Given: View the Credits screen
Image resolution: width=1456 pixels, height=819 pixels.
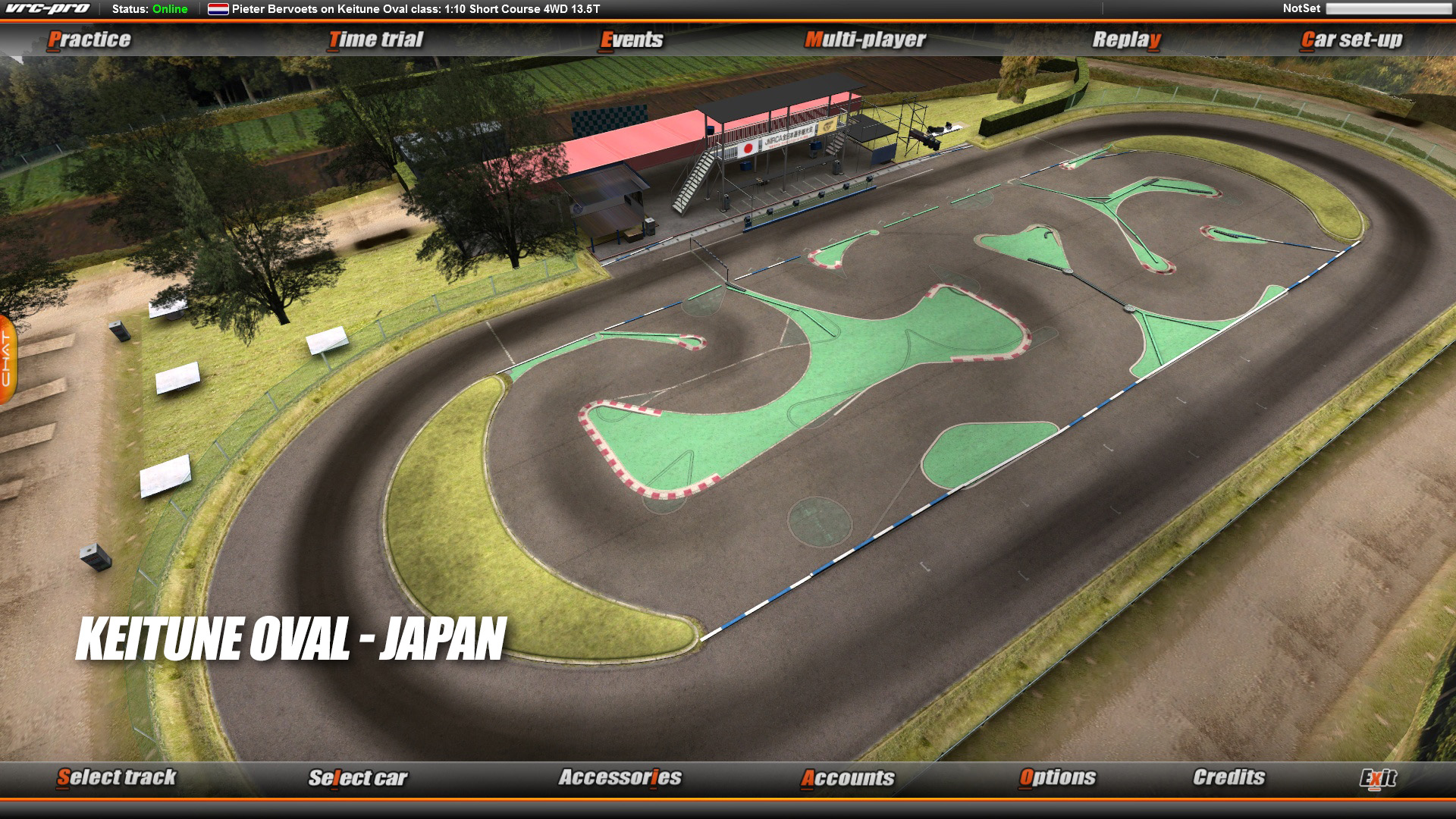Looking at the screenshot, I should 1228,778.
